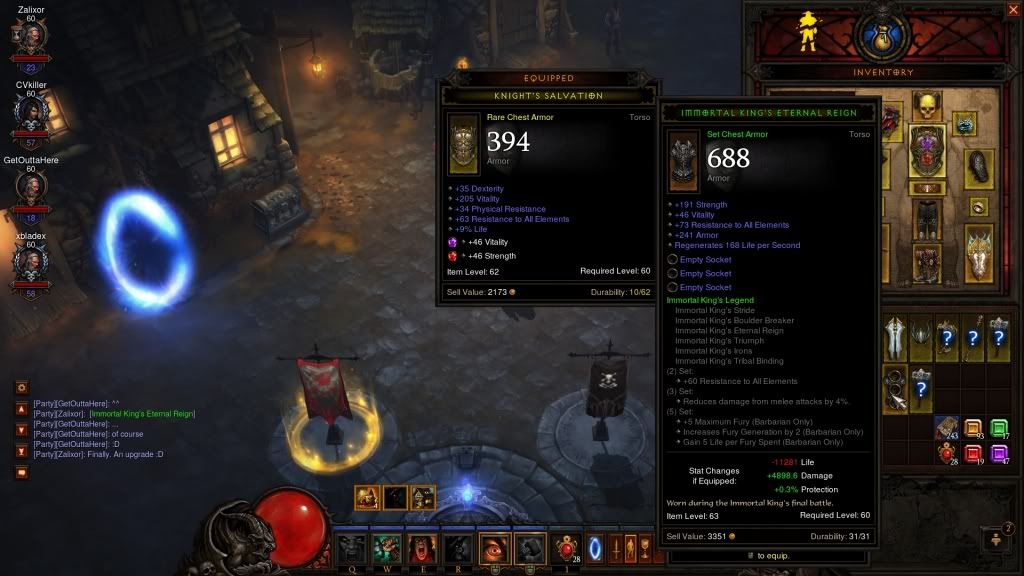Select the equipped skull helm slot
Image resolution: width=1024 pixels, height=576 pixels.
[x=927, y=107]
